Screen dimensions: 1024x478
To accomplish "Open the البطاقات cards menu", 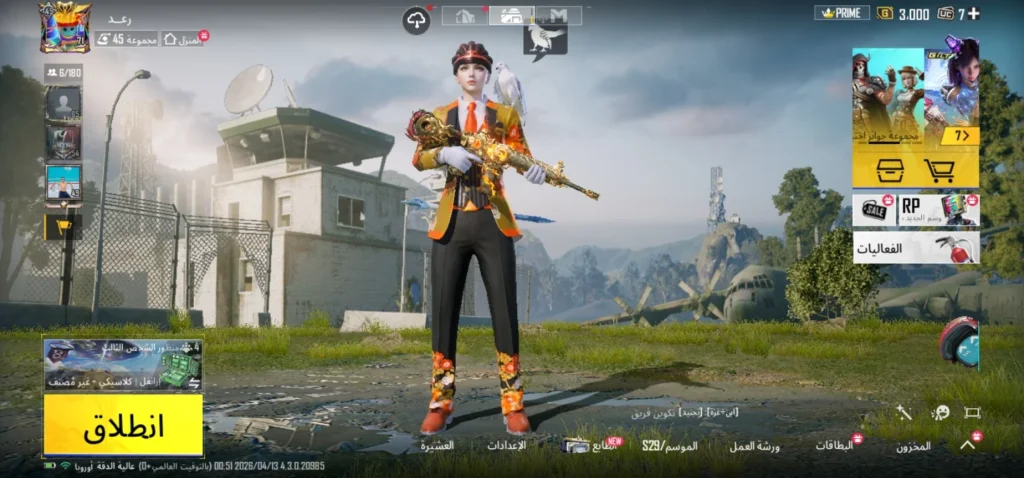I will click(834, 446).
